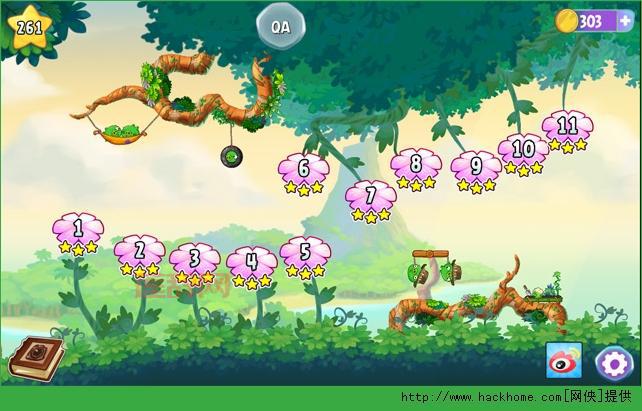Viewport: 642px width, 411px height.
Task: Open the Weibo share button
Action: (564, 361)
